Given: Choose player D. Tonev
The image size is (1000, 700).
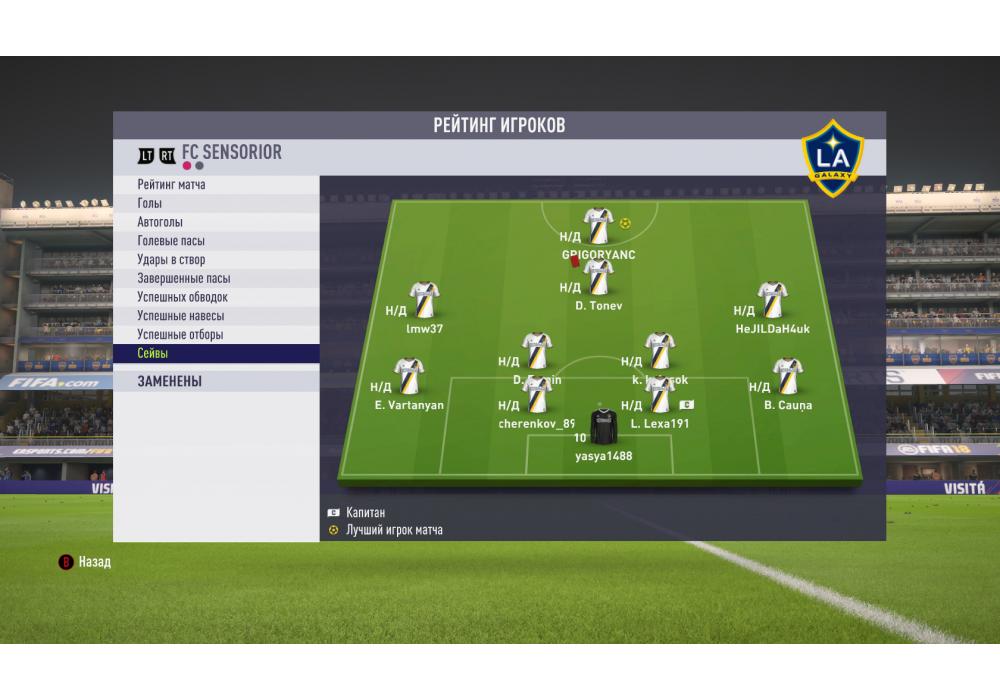Looking at the screenshot, I should click(x=599, y=278).
